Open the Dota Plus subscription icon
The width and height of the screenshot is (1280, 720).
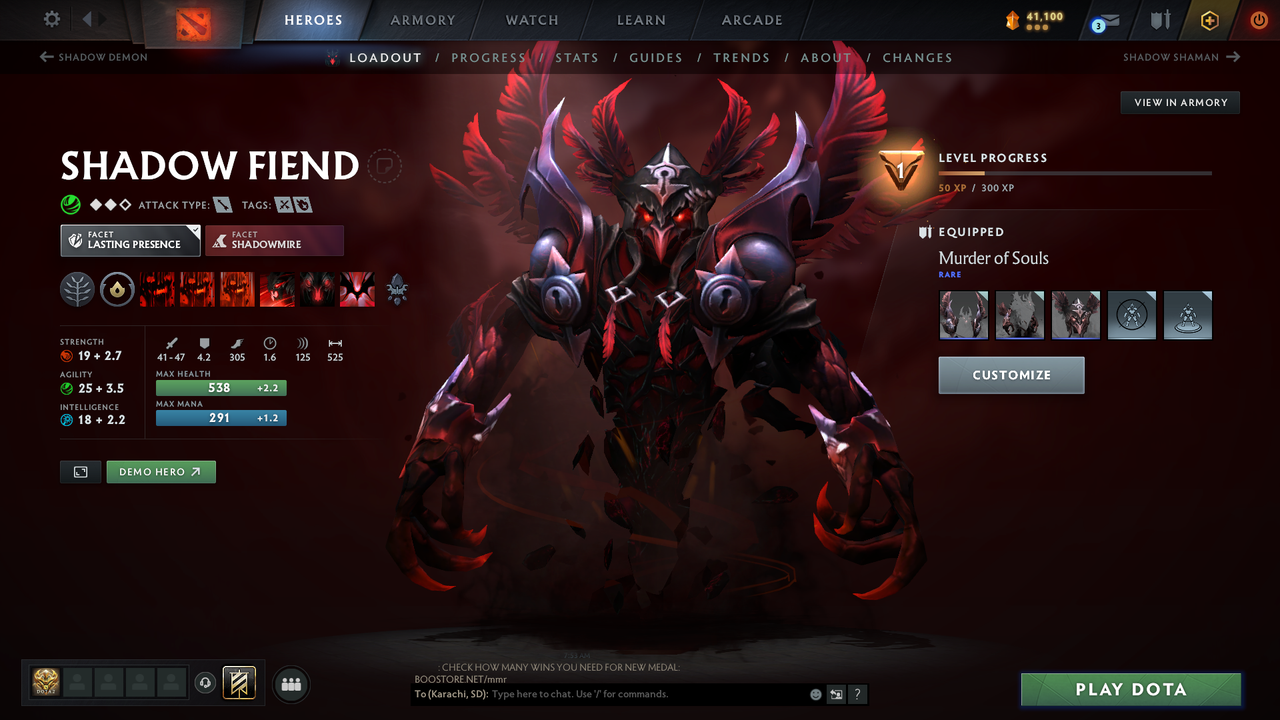(x=1209, y=19)
